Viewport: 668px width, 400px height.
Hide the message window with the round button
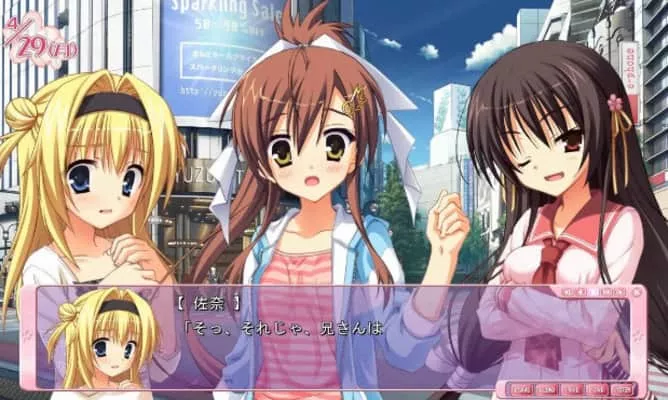coord(637,293)
